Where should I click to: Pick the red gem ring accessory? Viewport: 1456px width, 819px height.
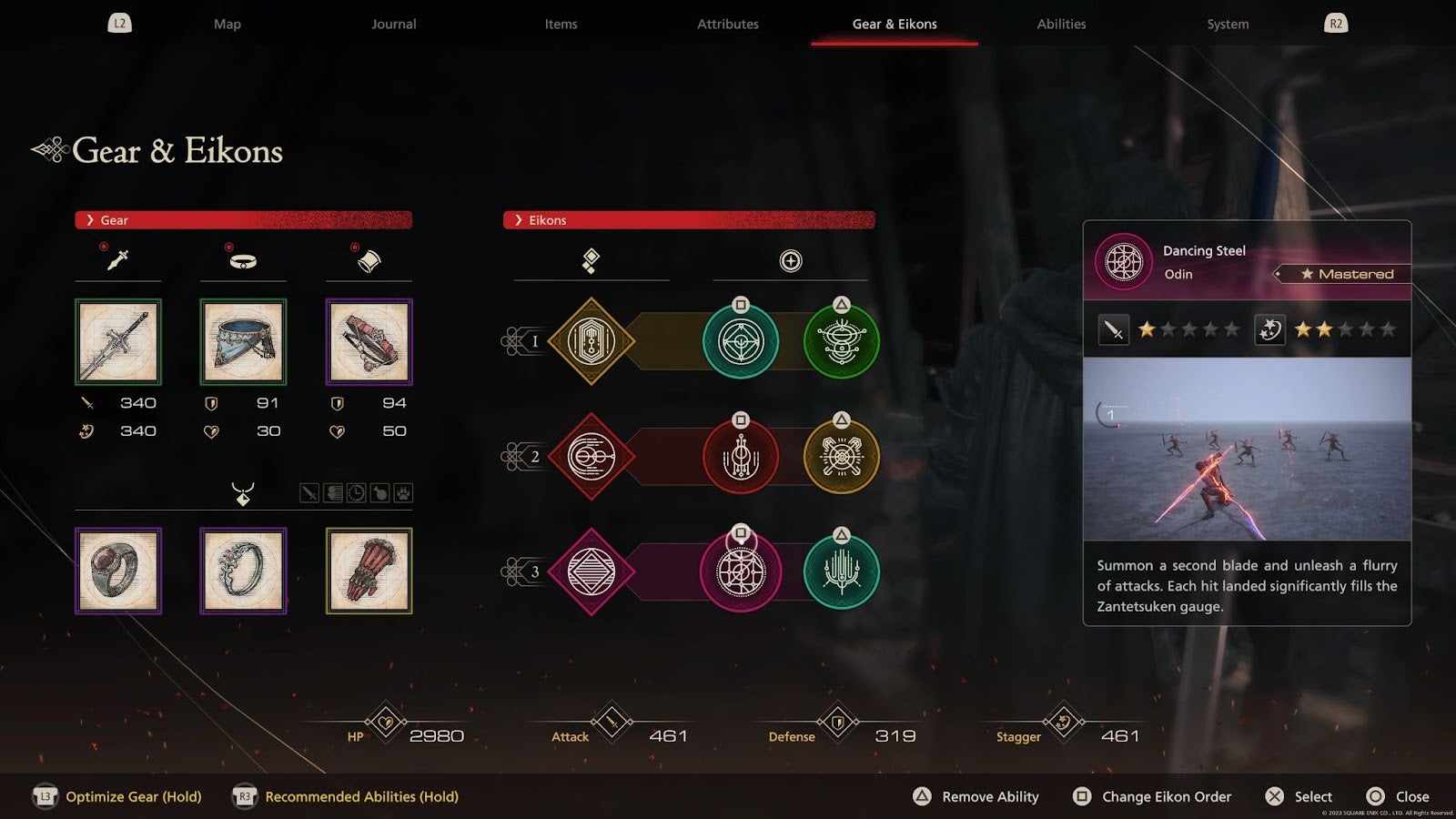click(118, 571)
